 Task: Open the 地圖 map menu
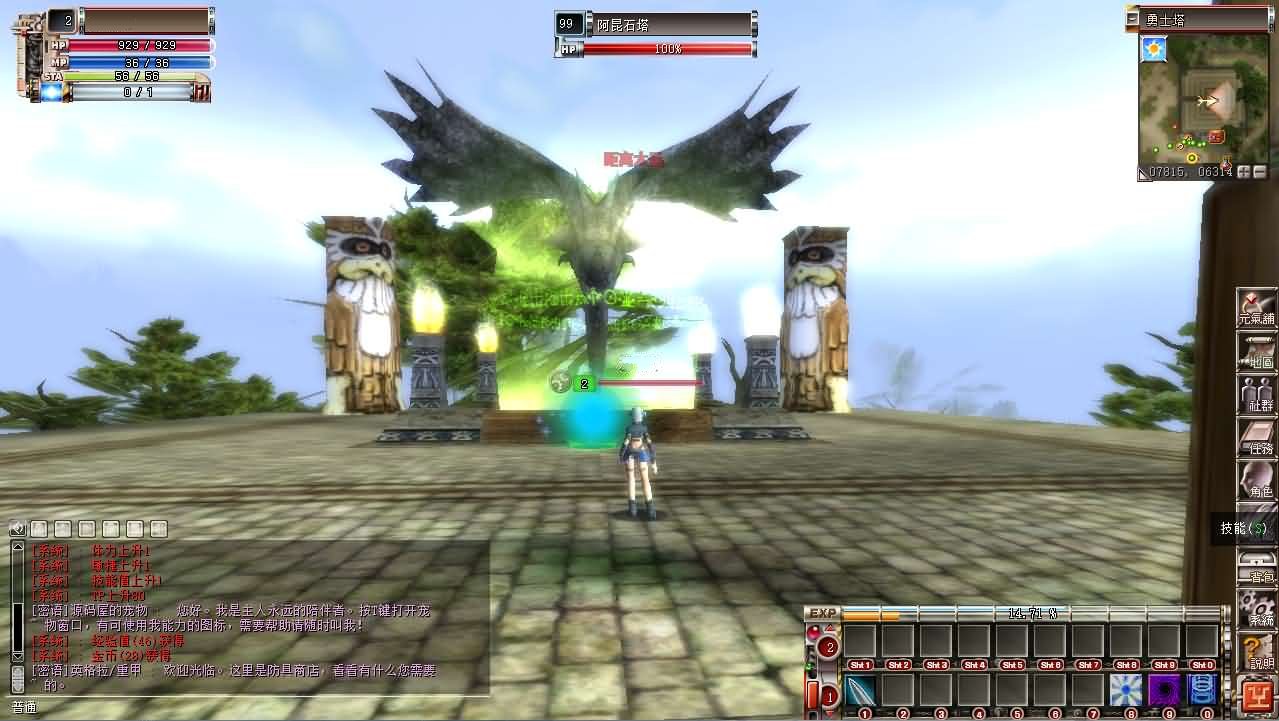click(x=1256, y=350)
